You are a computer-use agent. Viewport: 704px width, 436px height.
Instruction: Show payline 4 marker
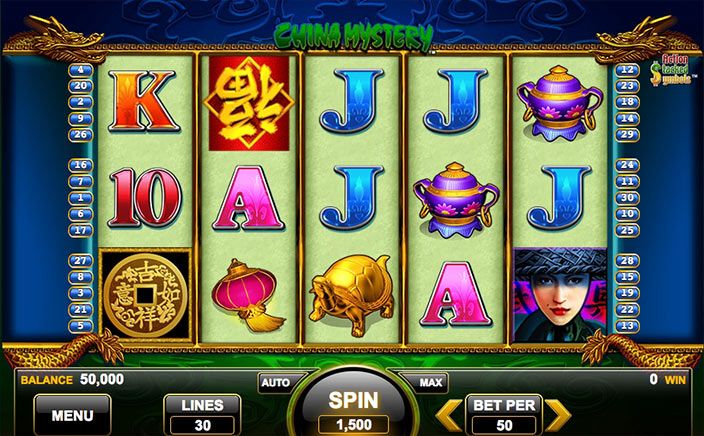pos(81,70)
